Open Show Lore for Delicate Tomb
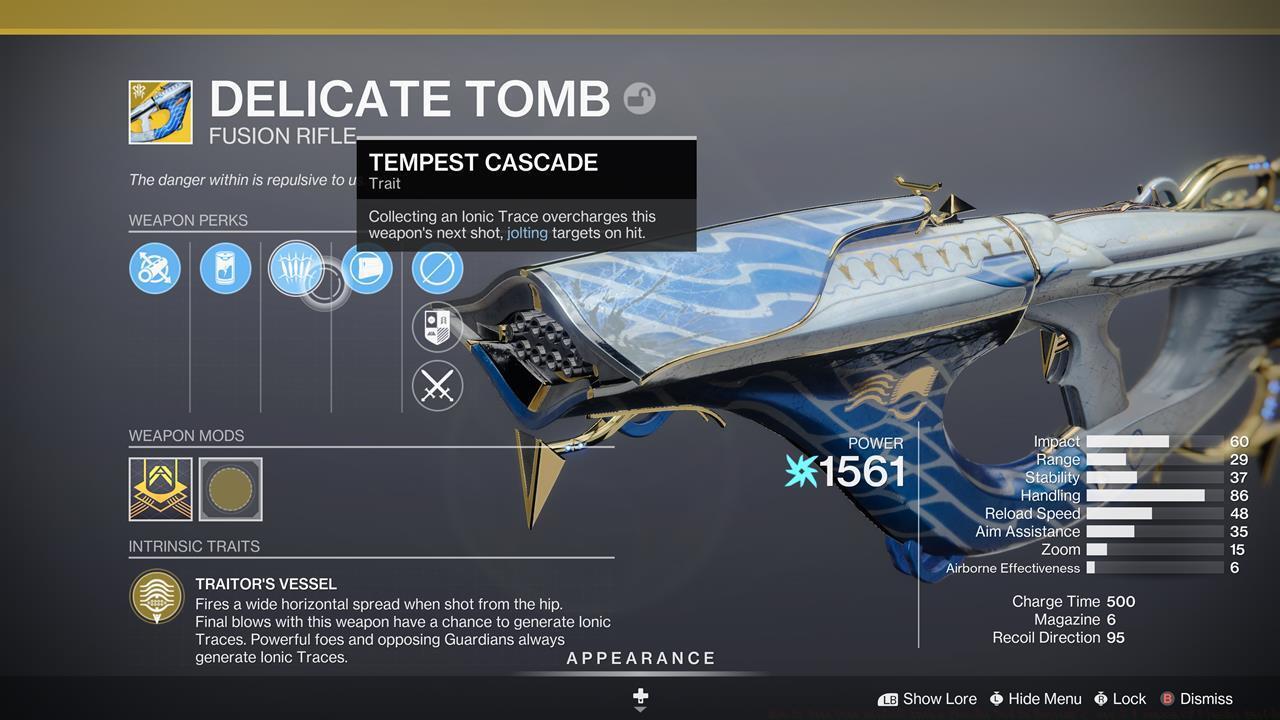The image size is (1280, 720). coord(938,699)
